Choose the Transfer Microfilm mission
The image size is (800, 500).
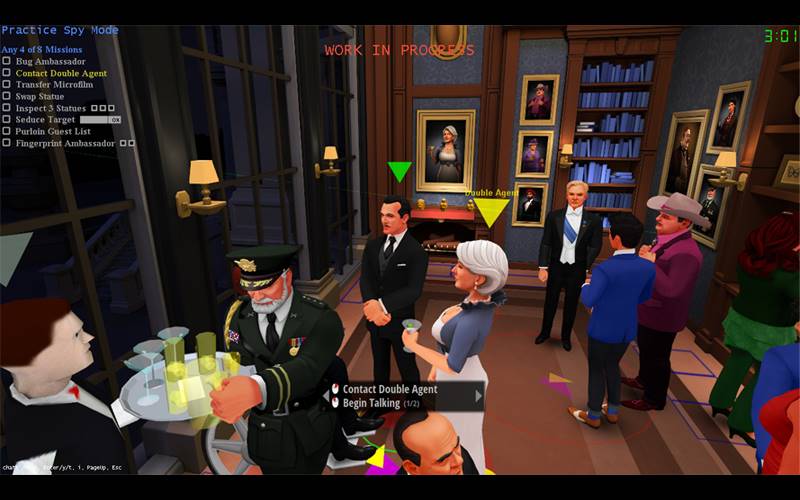pyautogui.click(x=54, y=85)
